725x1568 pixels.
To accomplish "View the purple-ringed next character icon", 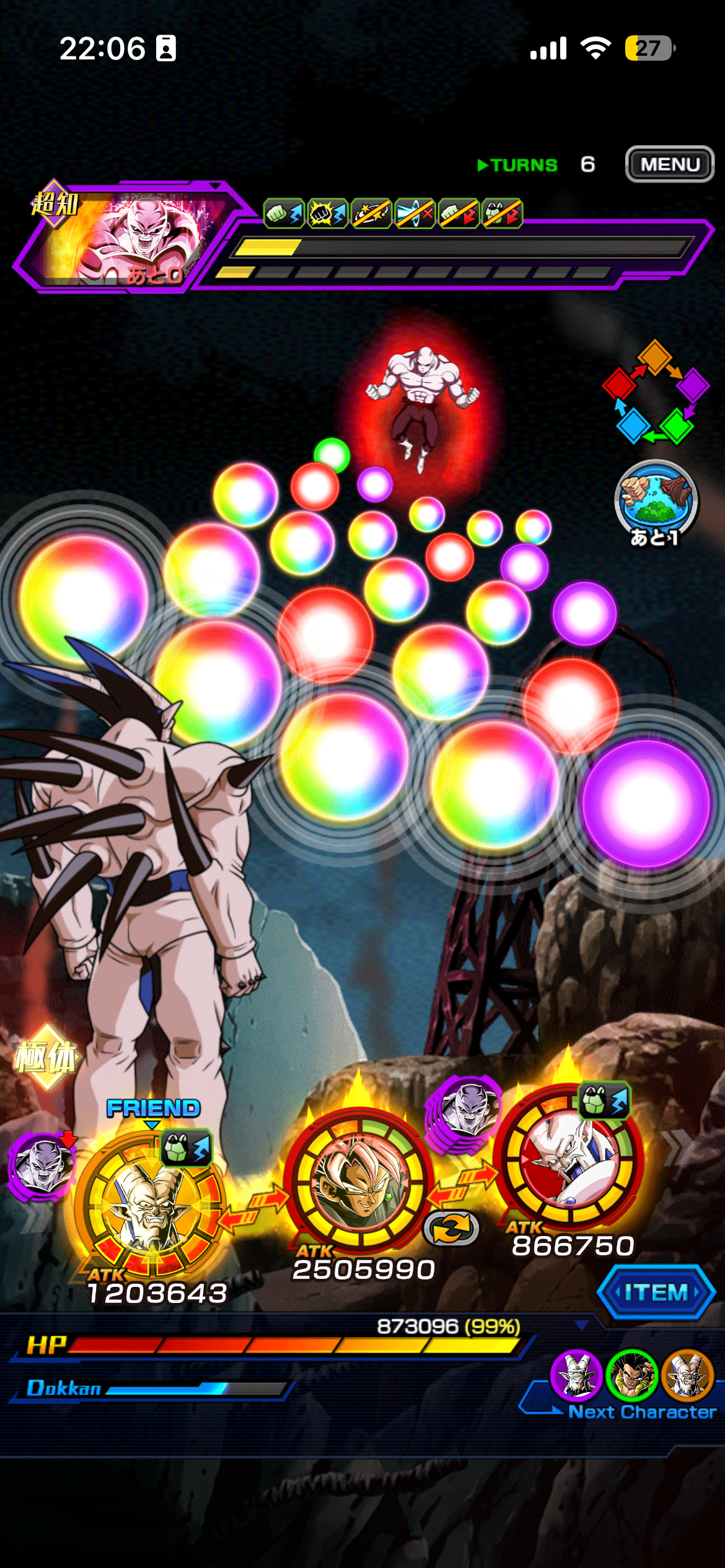I will (576, 1376).
